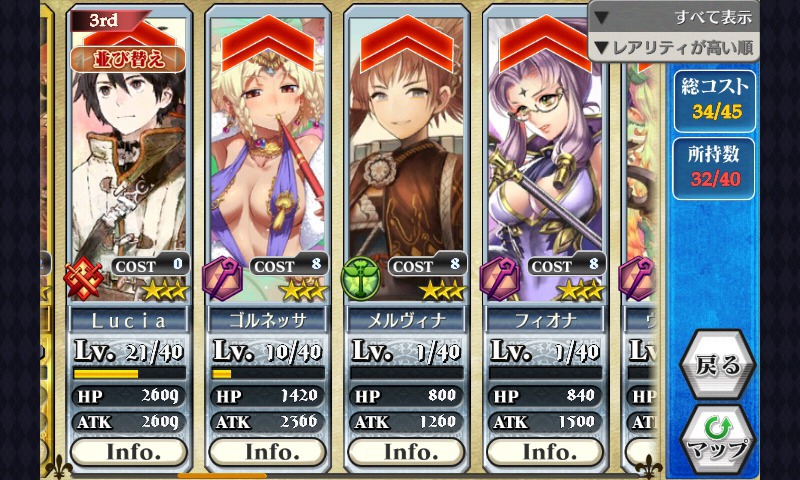The height and width of the screenshot is (480, 800).
Task: Open Info for メルヴィナ
Action: 406,451
